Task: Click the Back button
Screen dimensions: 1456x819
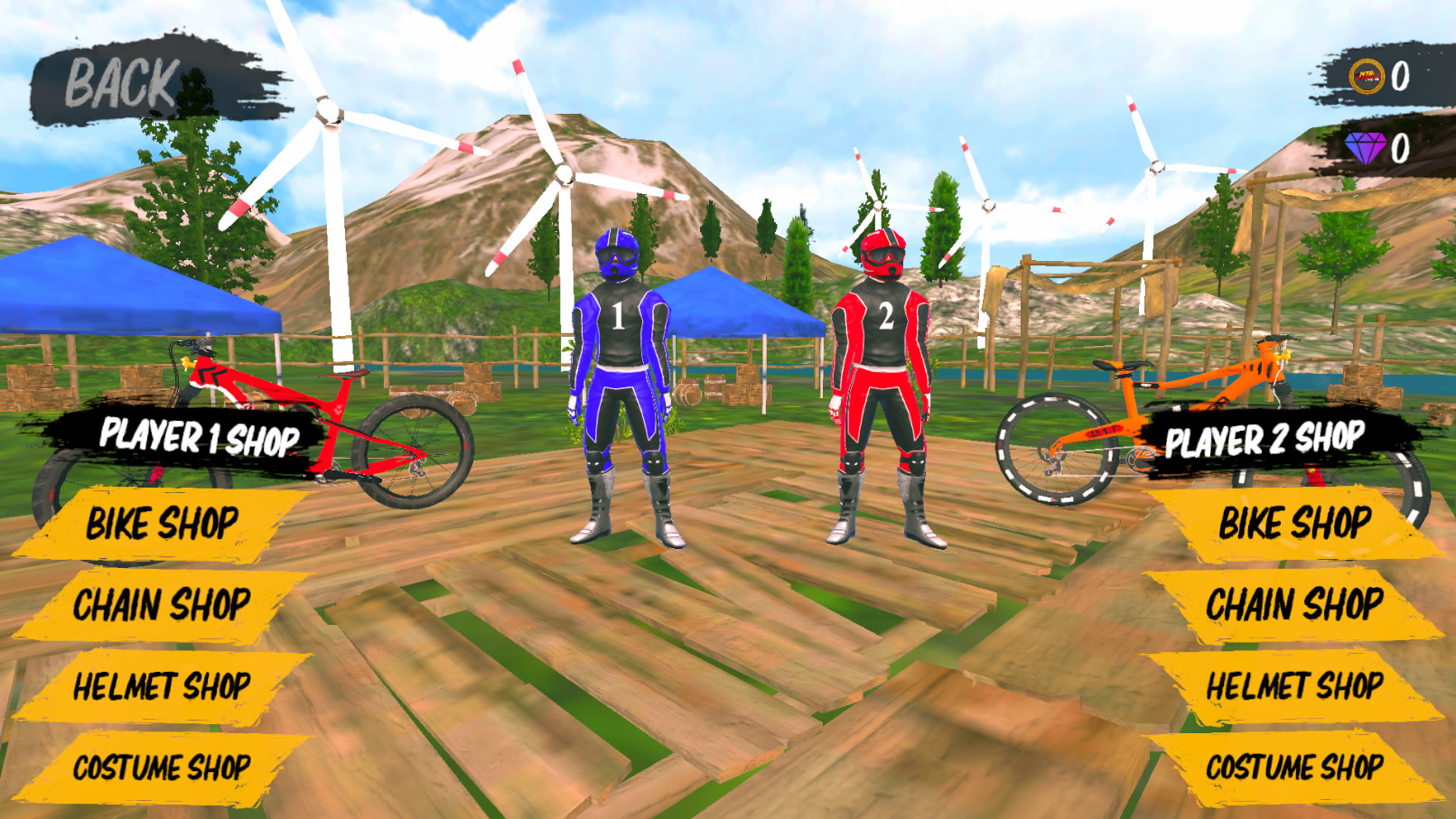Action: 122,81
